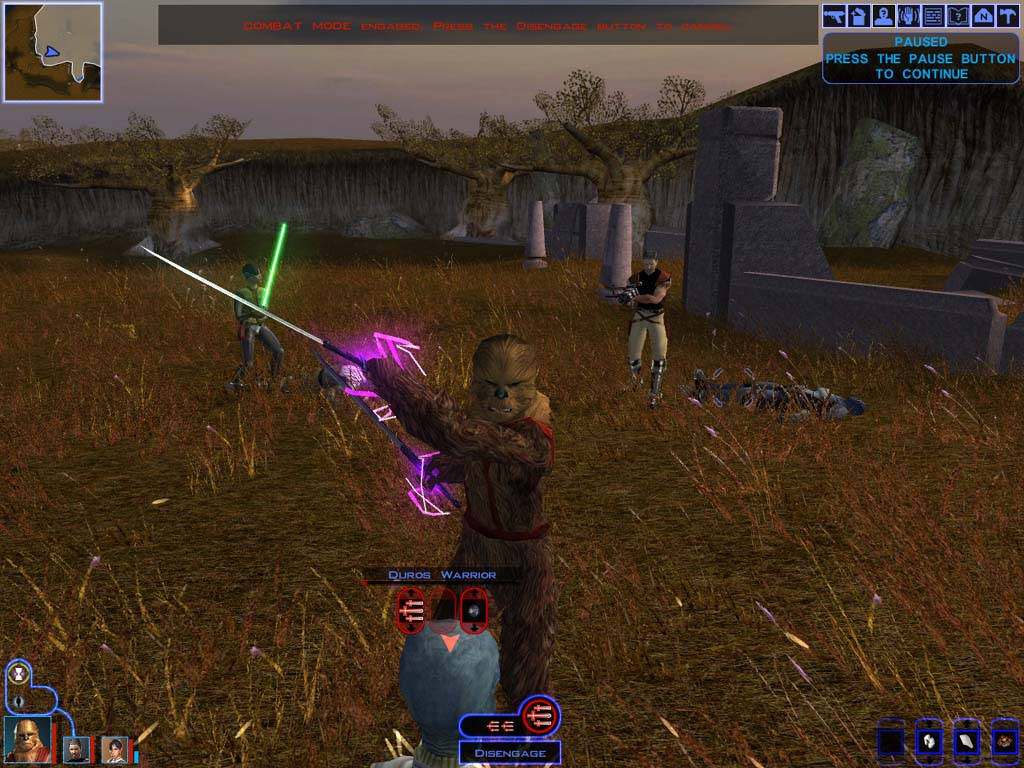
Task: Open the Inventory box icon
Action: click(x=859, y=16)
